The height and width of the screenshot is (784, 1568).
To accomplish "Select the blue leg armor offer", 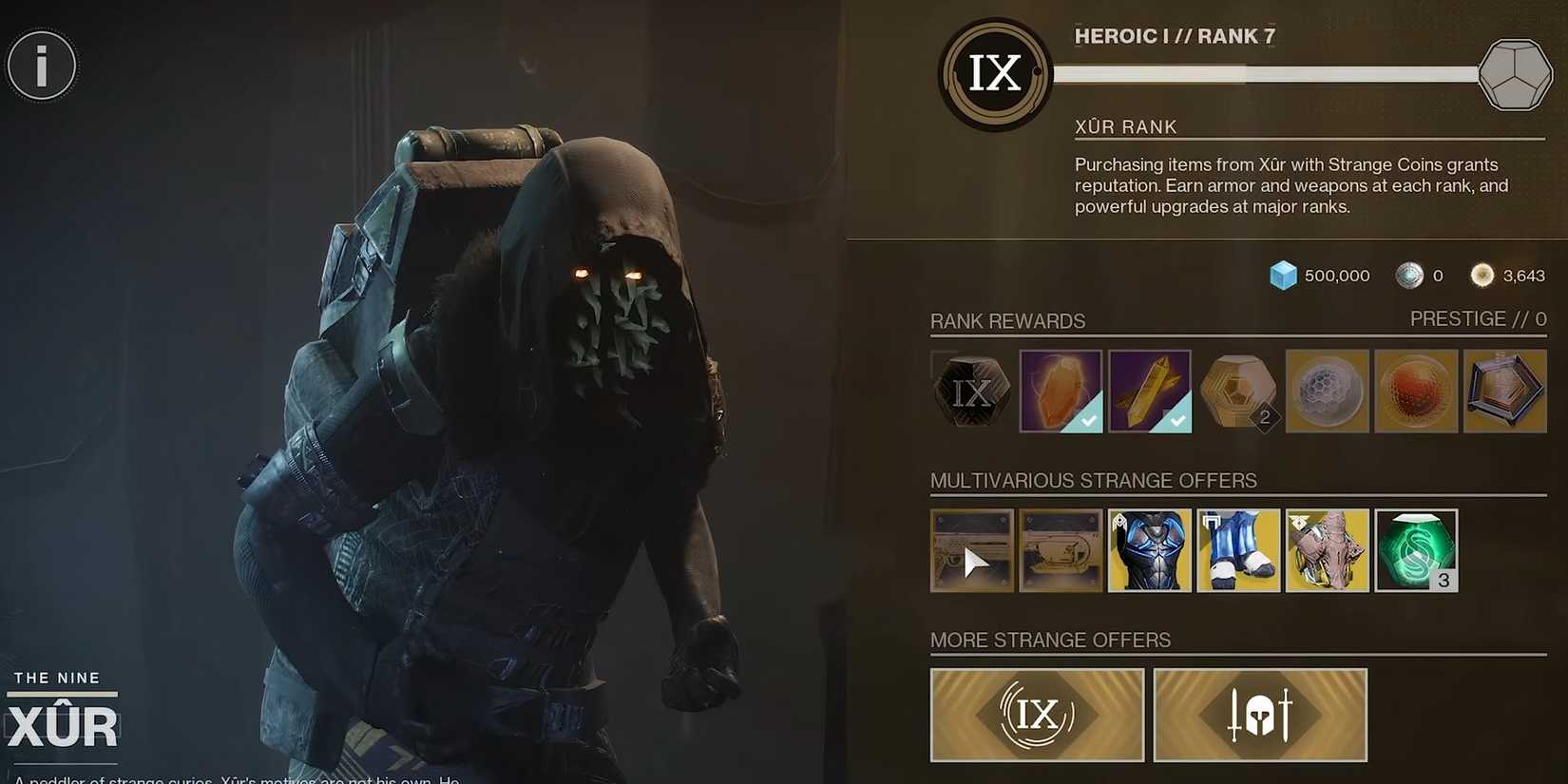I will (x=1238, y=549).
